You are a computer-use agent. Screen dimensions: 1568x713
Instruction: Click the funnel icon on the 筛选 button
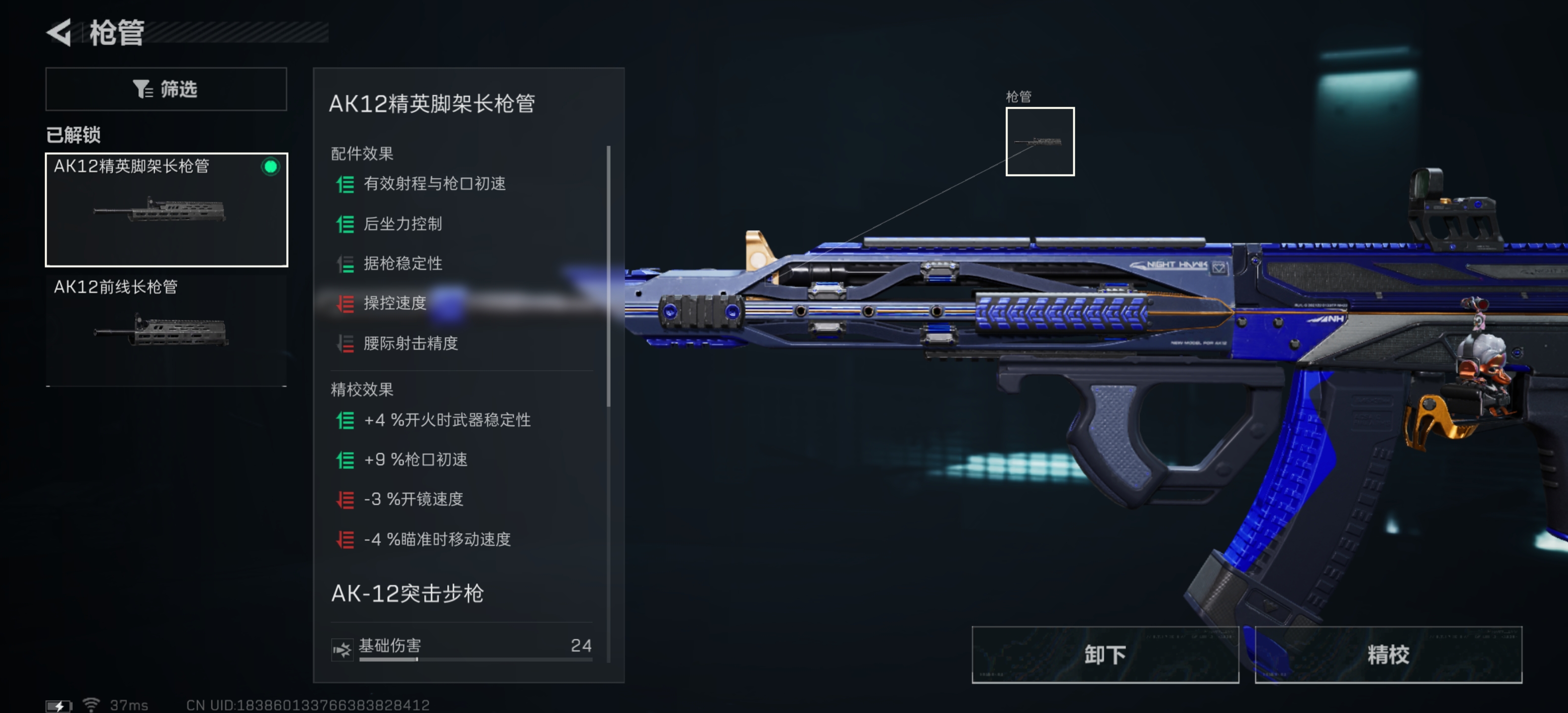143,89
